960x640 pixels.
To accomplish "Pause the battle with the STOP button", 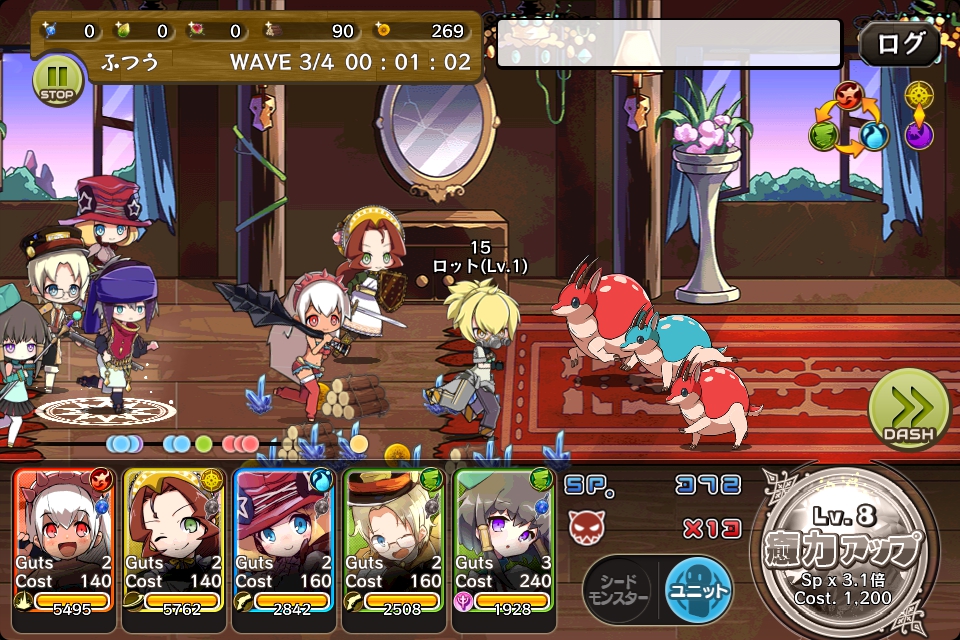I will tap(59, 80).
